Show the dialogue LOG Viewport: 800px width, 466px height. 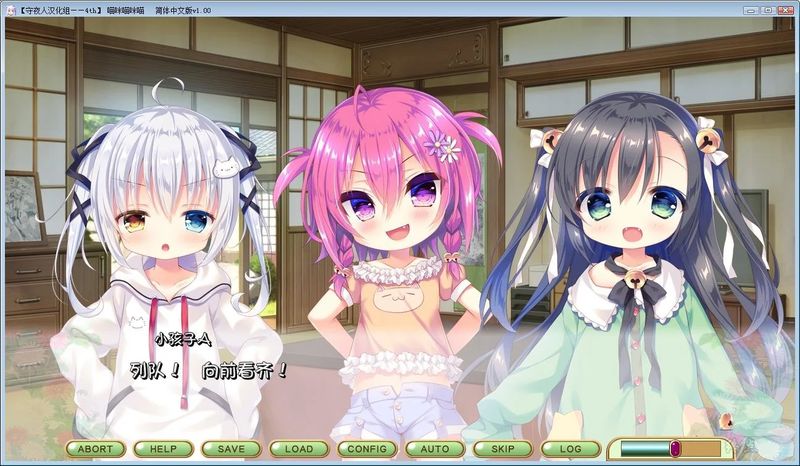pos(571,449)
